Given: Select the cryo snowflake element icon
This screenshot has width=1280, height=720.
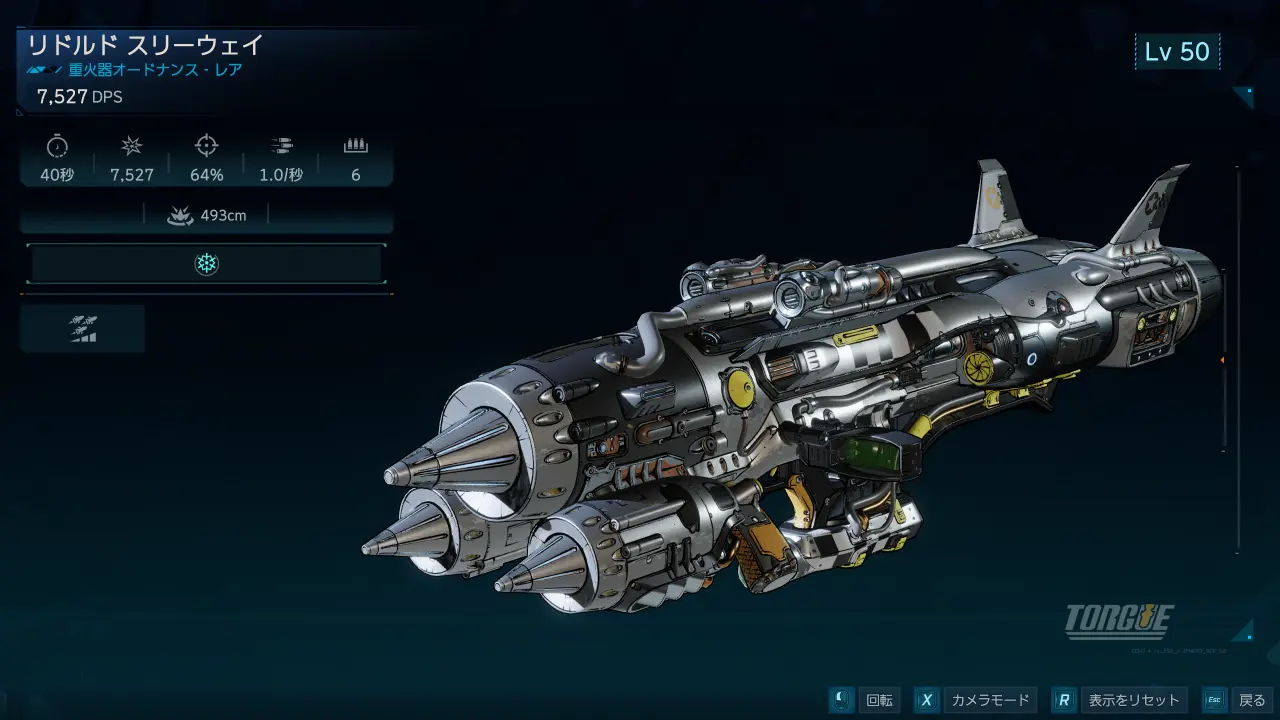Looking at the screenshot, I should click(x=206, y=264).
